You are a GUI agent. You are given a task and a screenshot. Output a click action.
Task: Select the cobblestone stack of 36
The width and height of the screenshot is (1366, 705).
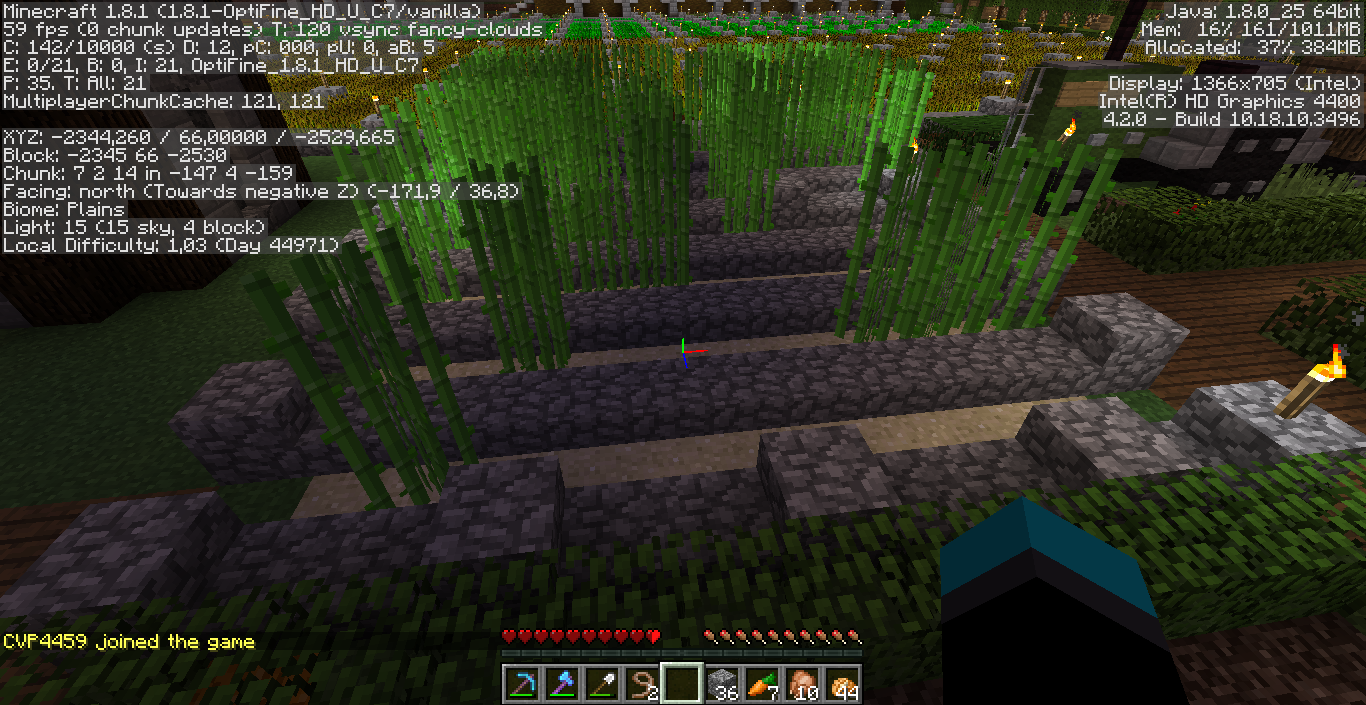pyautogui.click(x=720, y=683)
